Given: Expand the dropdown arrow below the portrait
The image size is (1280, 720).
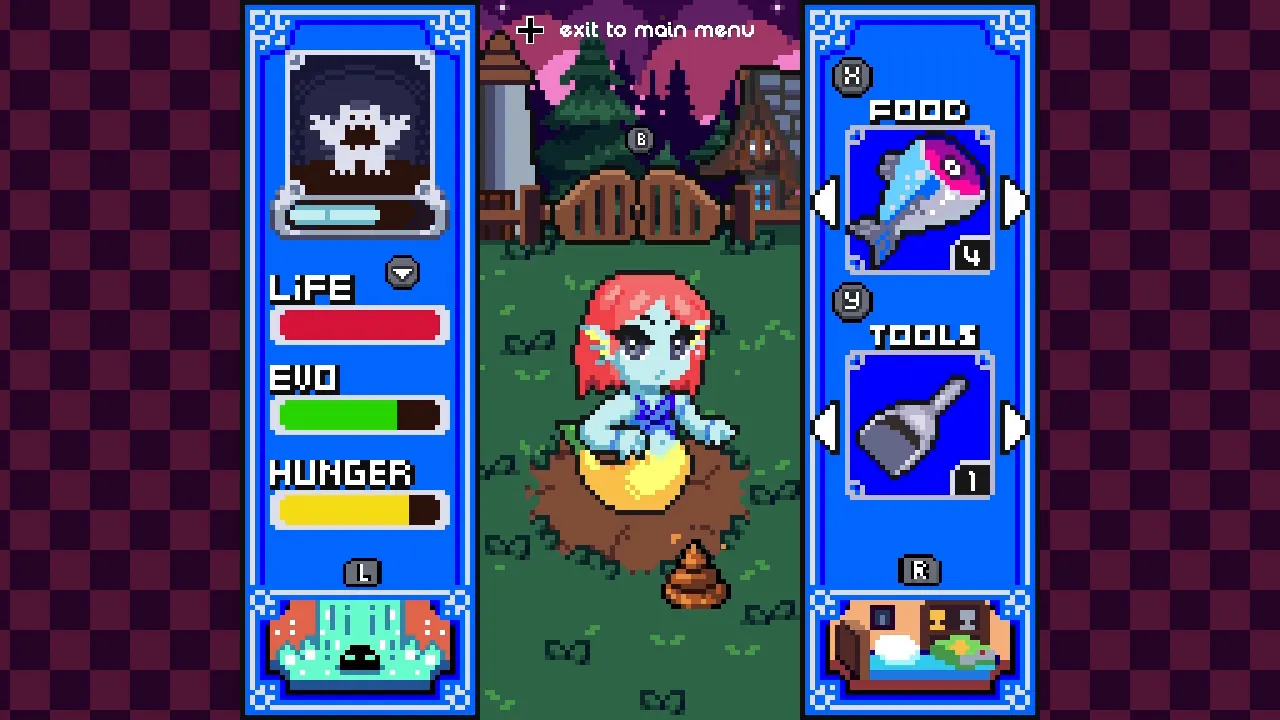Looking at the screenshot, I should tap(402, 271).
